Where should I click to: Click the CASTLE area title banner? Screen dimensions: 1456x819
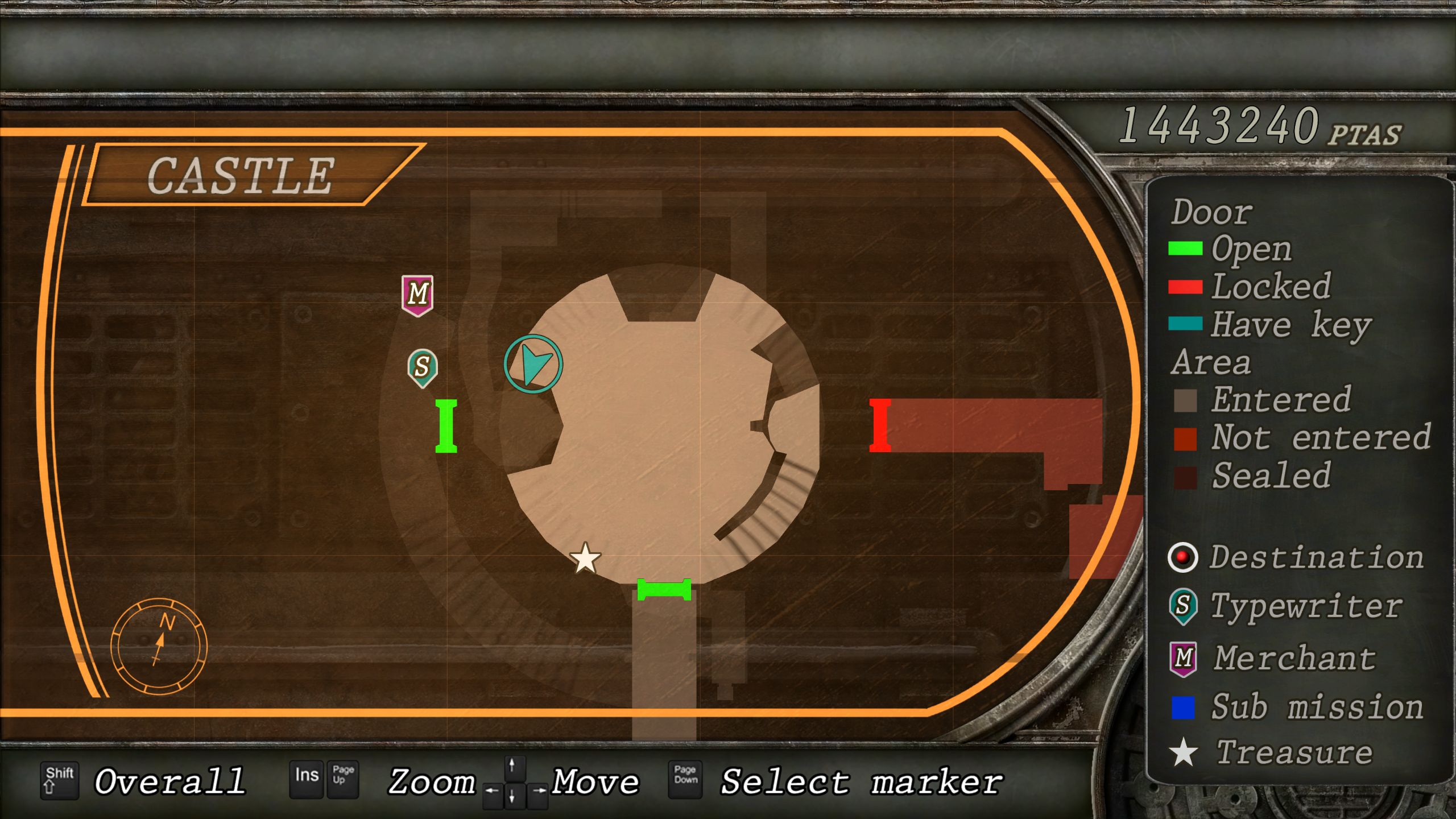[241, 175]
